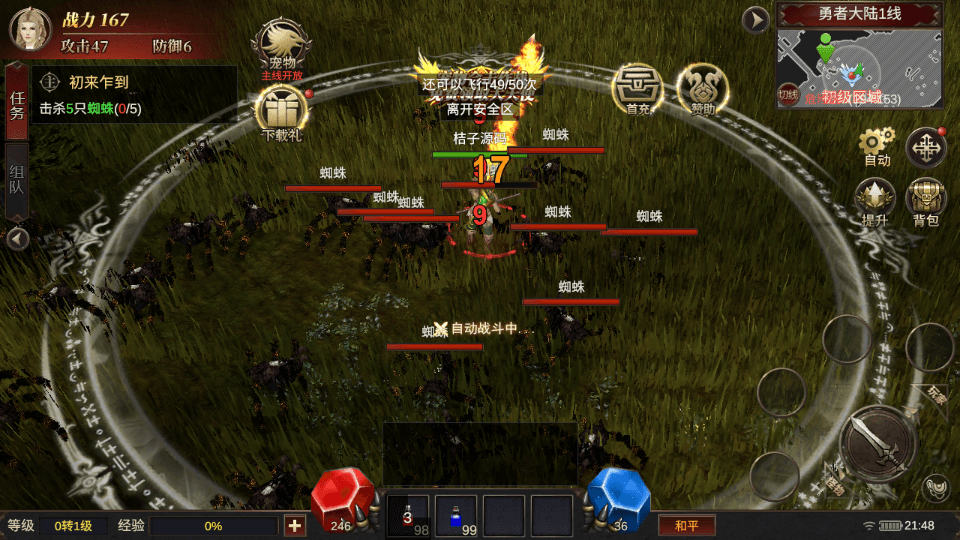Toggle the arrow beside the minimap title
The width and height of the screenshot is (960, 540).
pos(756,19)
